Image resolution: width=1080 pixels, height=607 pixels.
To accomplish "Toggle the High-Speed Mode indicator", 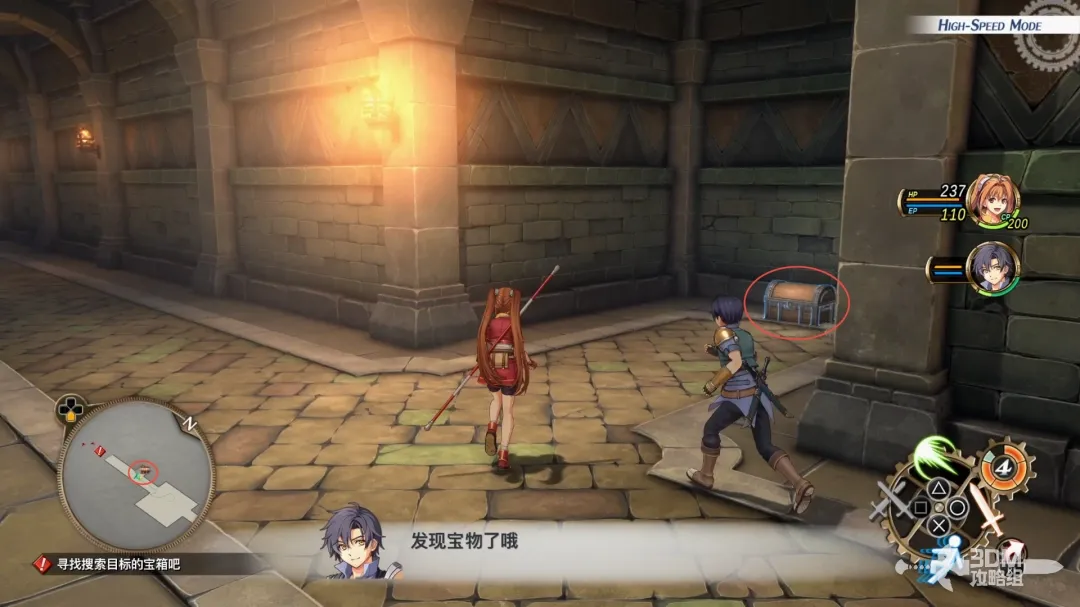I will click(988, 26).
